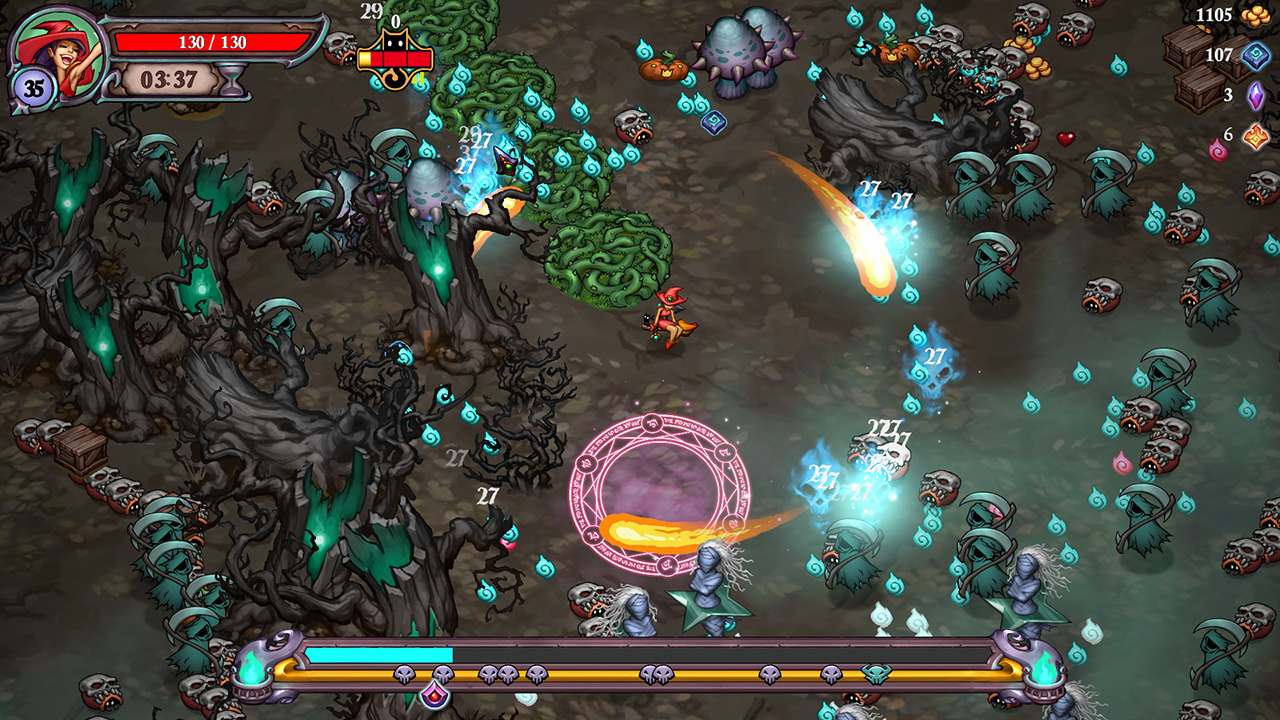The width and height of the screenshot is (1280, 720).
Task: Select the teal spirit gem counter icon
Action: point(1254,57)
